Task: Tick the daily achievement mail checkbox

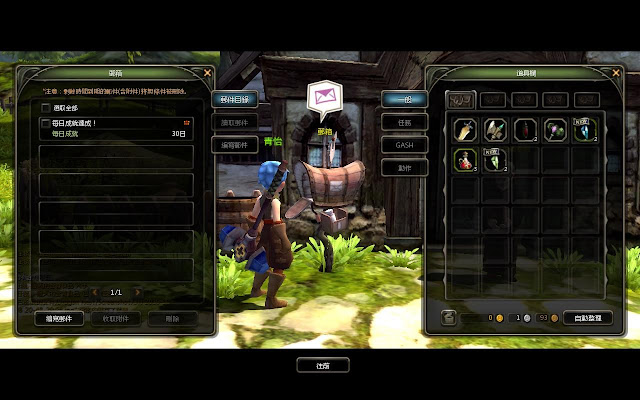Action: [46, 124]
